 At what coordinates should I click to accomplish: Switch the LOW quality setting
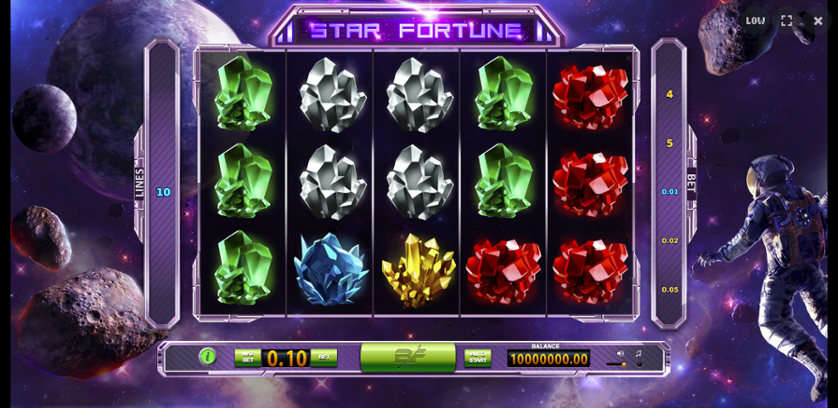tap(755, 21)
